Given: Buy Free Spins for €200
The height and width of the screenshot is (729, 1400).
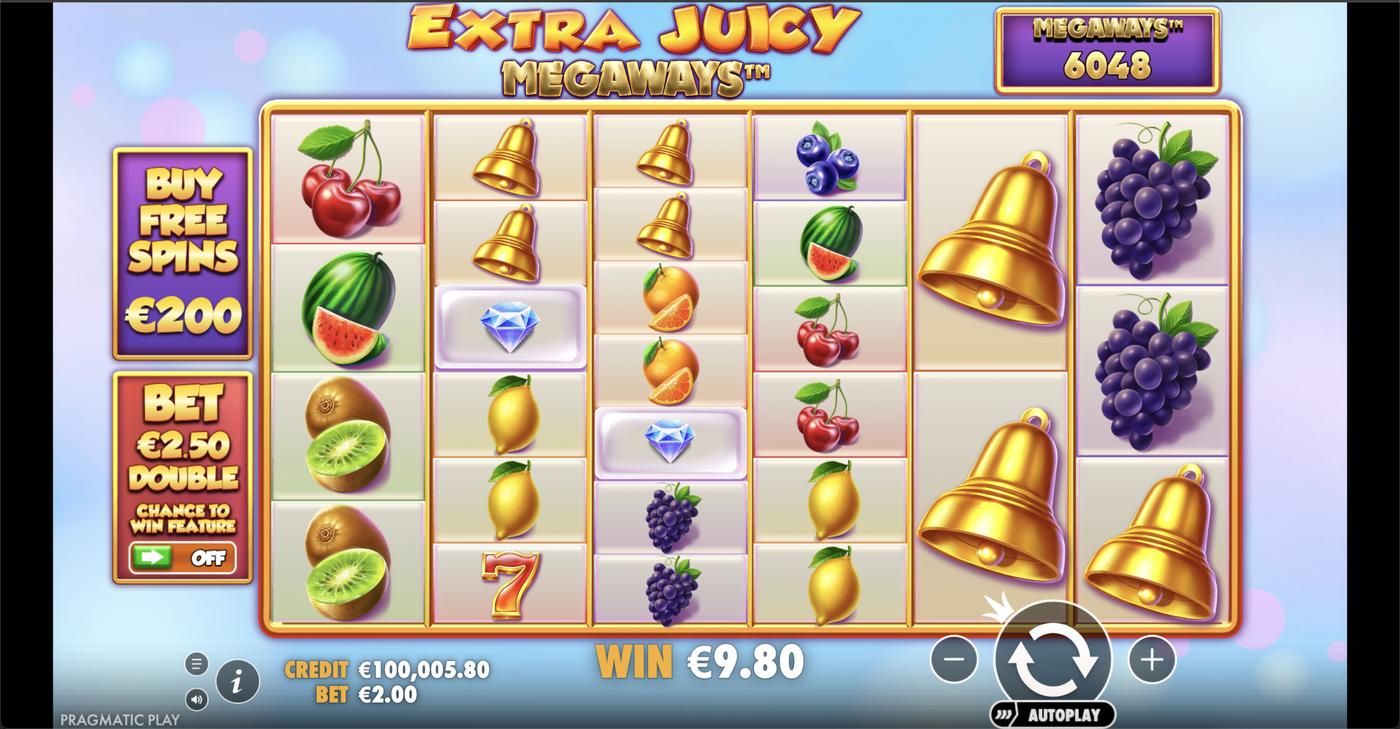Looking at the screenshot, I should coord(182,252).
